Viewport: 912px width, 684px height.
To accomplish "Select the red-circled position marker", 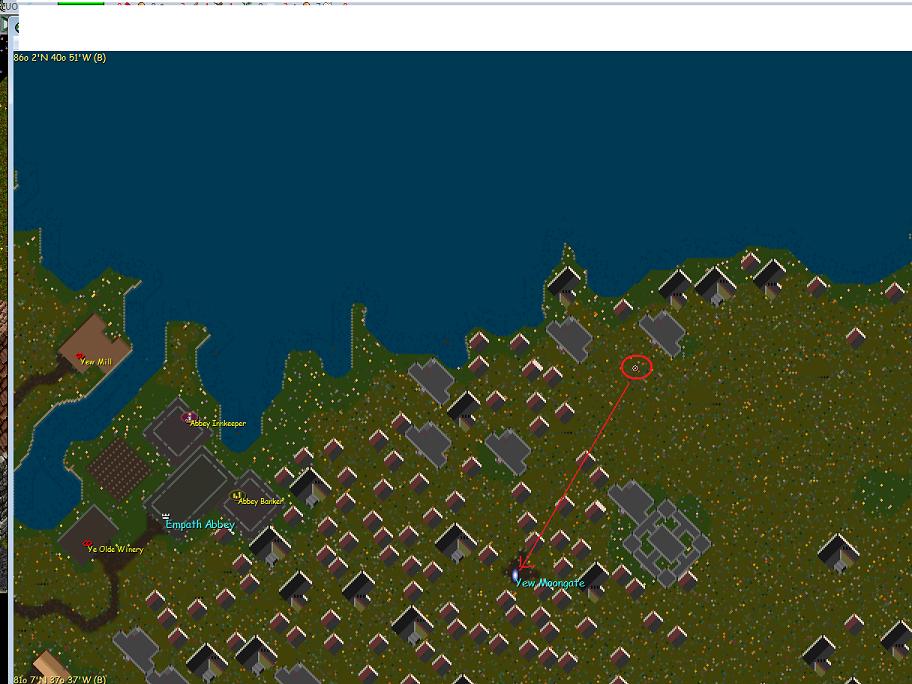I will point(635,368).
